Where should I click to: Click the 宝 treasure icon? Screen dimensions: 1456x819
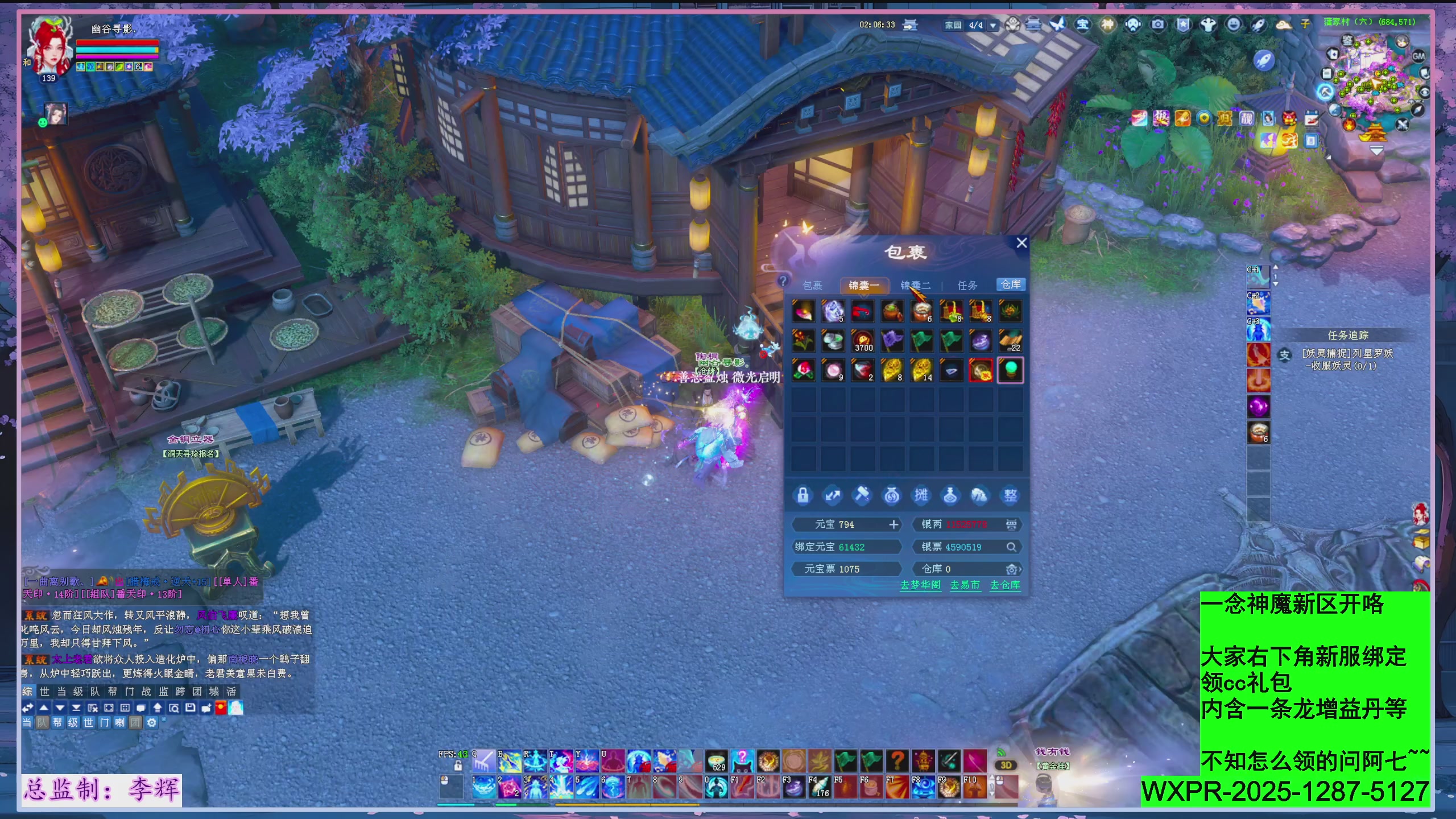1082,24
